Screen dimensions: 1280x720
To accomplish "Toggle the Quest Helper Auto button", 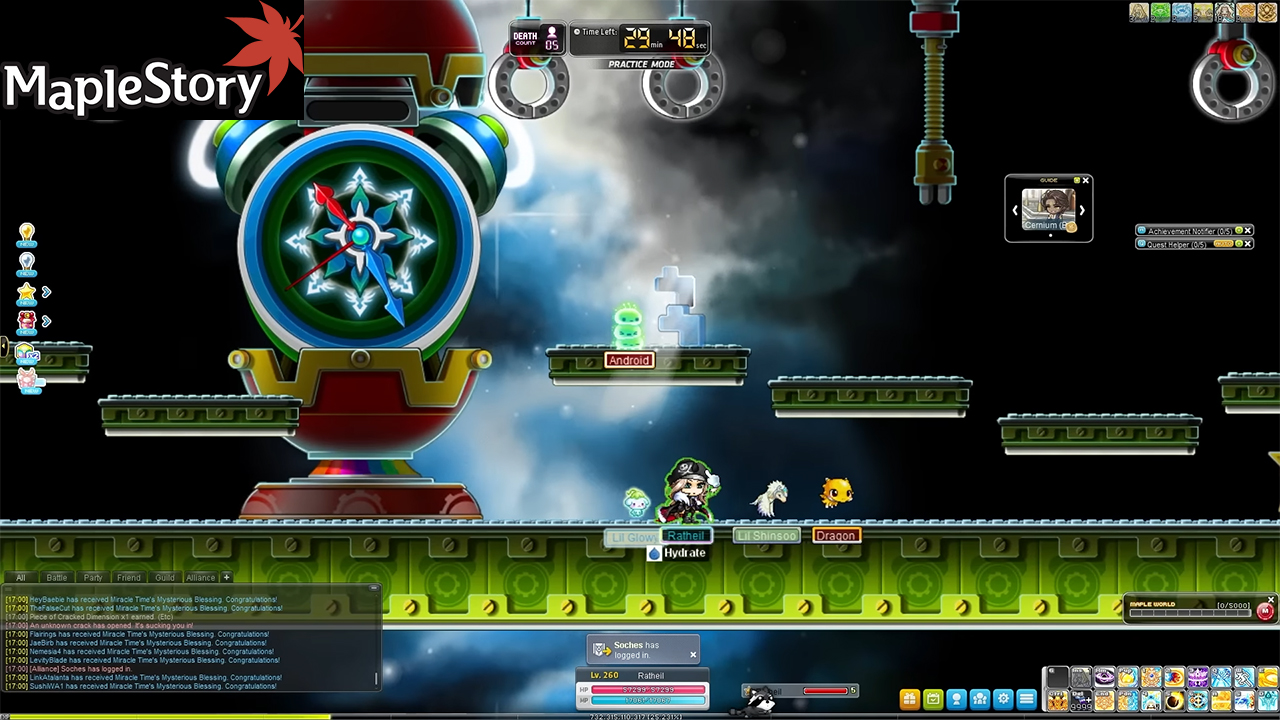I will pyautogui.click(x=1223, y=244).
